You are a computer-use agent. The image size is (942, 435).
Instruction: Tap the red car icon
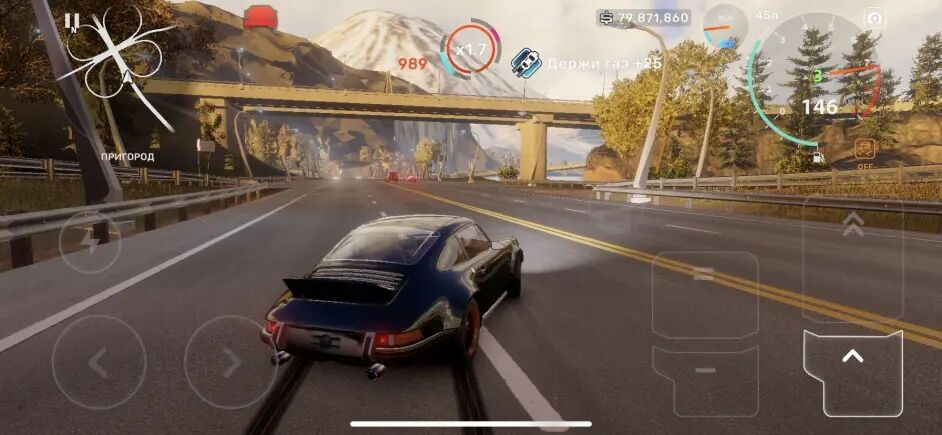tap(261, 17)
